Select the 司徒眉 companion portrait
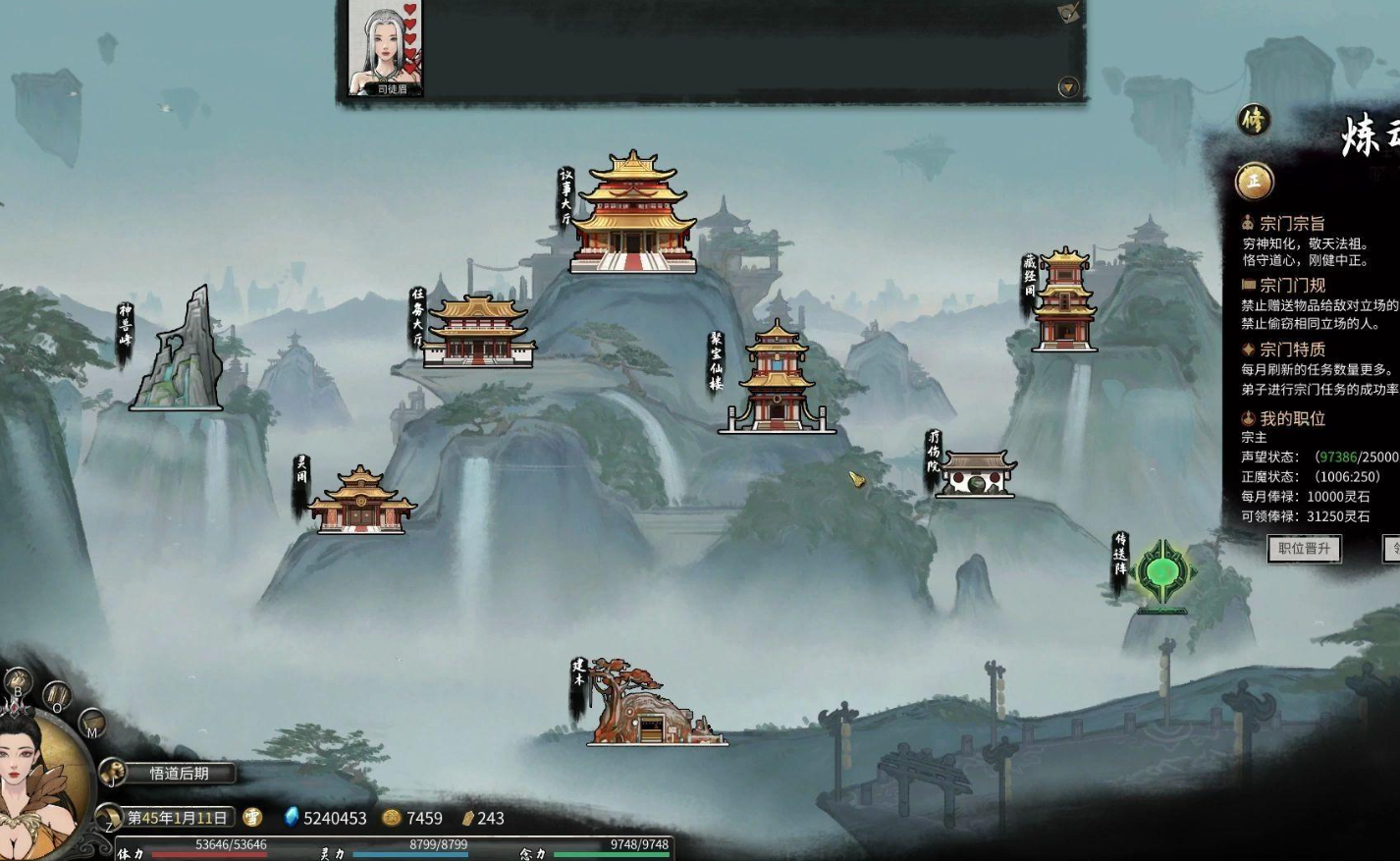This screenshot has height=861, width=1400. coord(386,47)
